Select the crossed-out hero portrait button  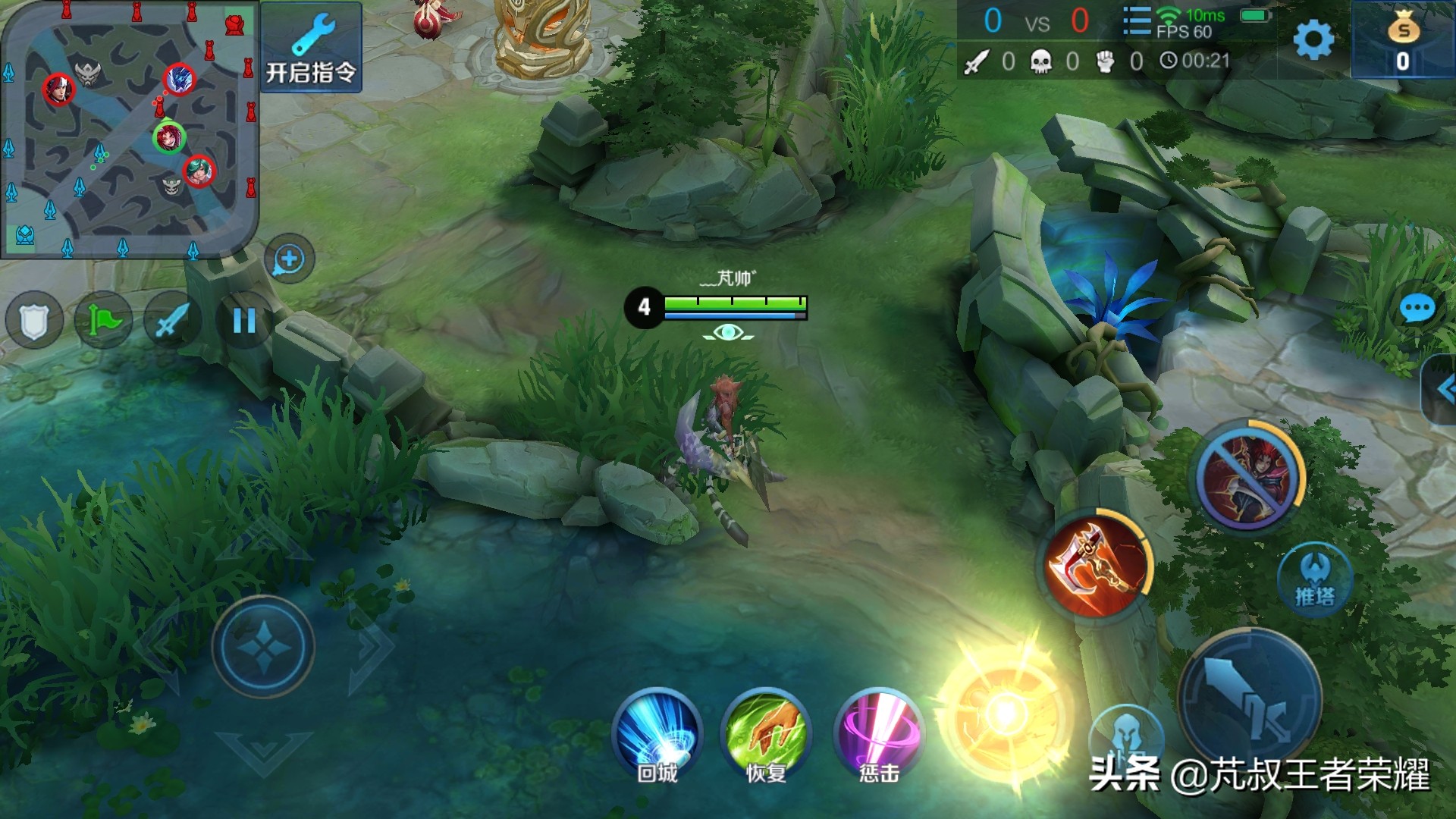tap(1247, 478)
